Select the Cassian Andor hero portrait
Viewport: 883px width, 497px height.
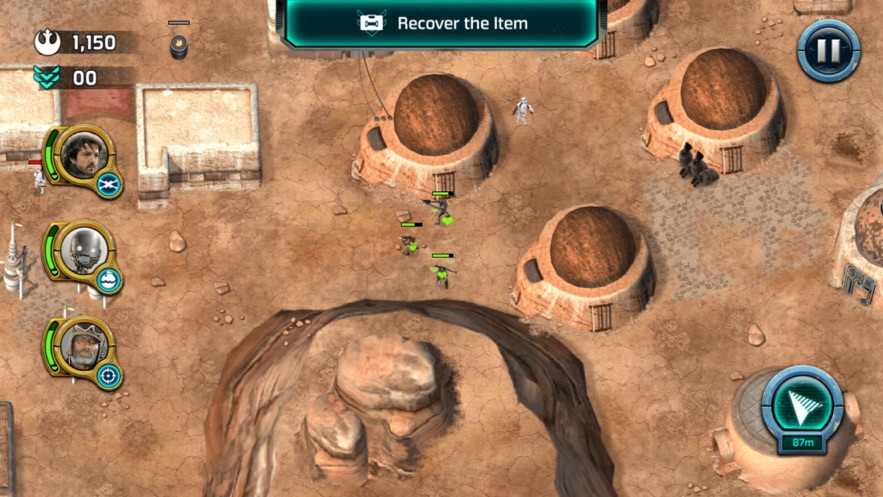pyautogui.click(x=79, y=155)
